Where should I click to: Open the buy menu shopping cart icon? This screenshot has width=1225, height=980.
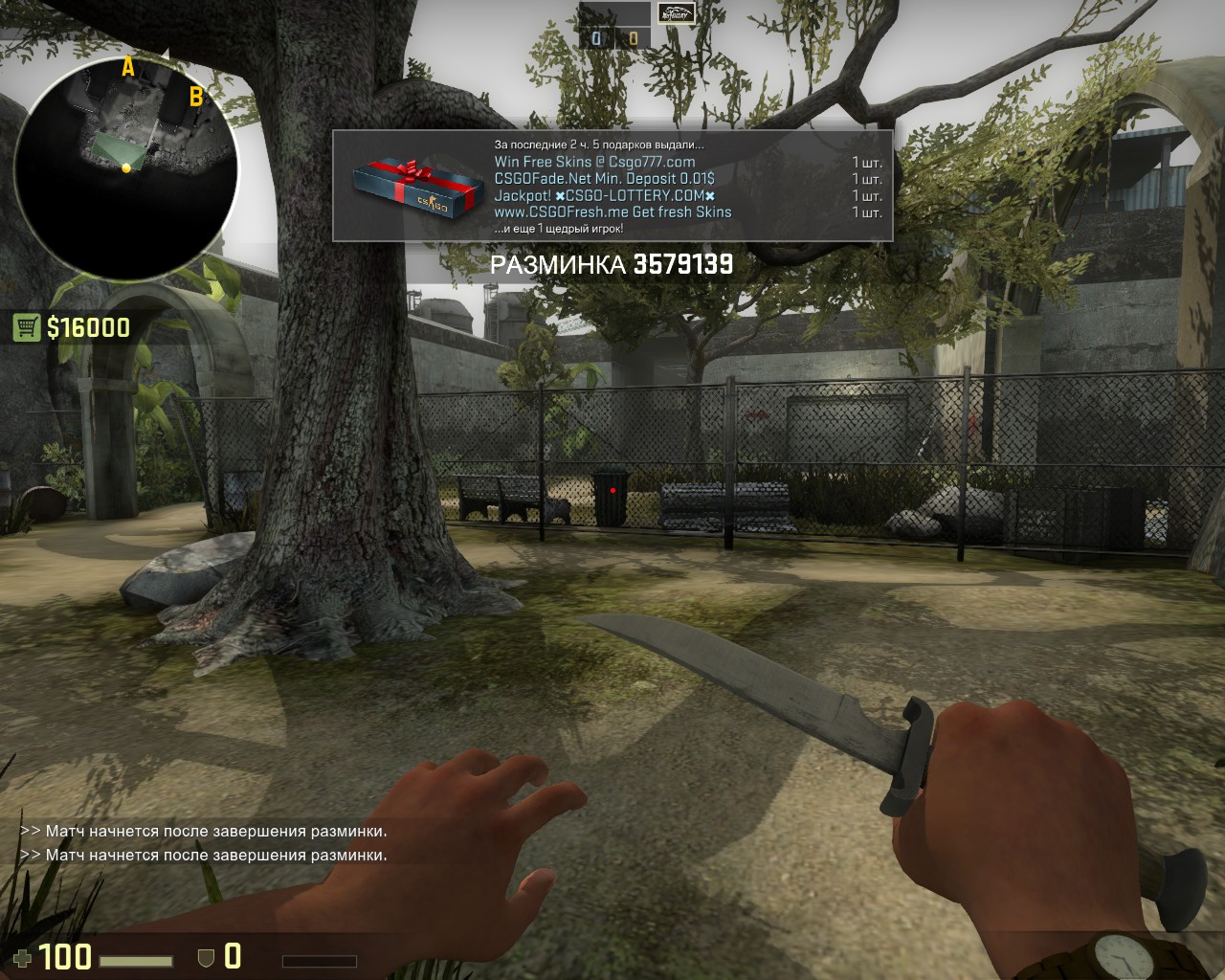click(x=26, y=328)
